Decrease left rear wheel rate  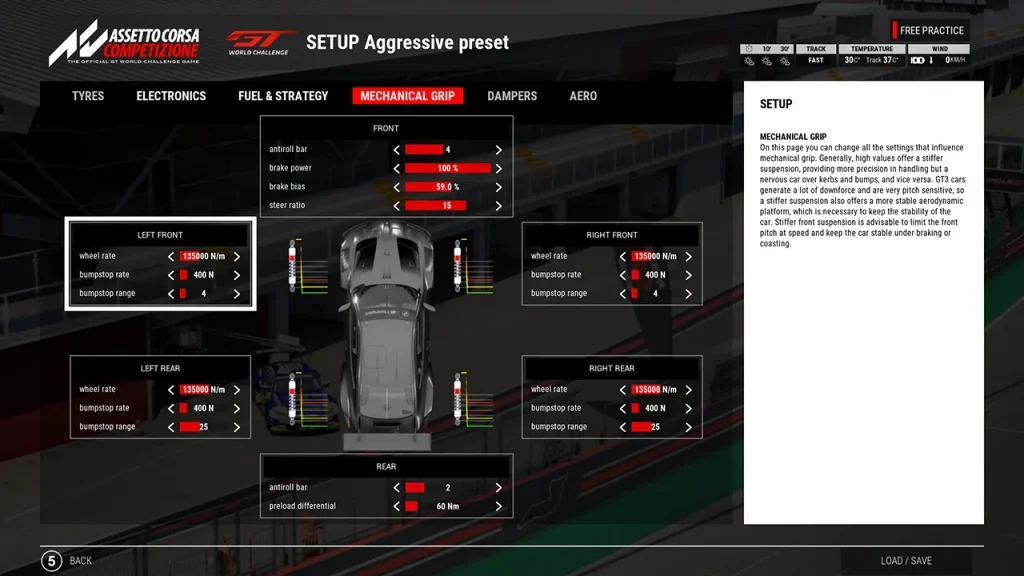pyautogui.click(x=171, y=390)
